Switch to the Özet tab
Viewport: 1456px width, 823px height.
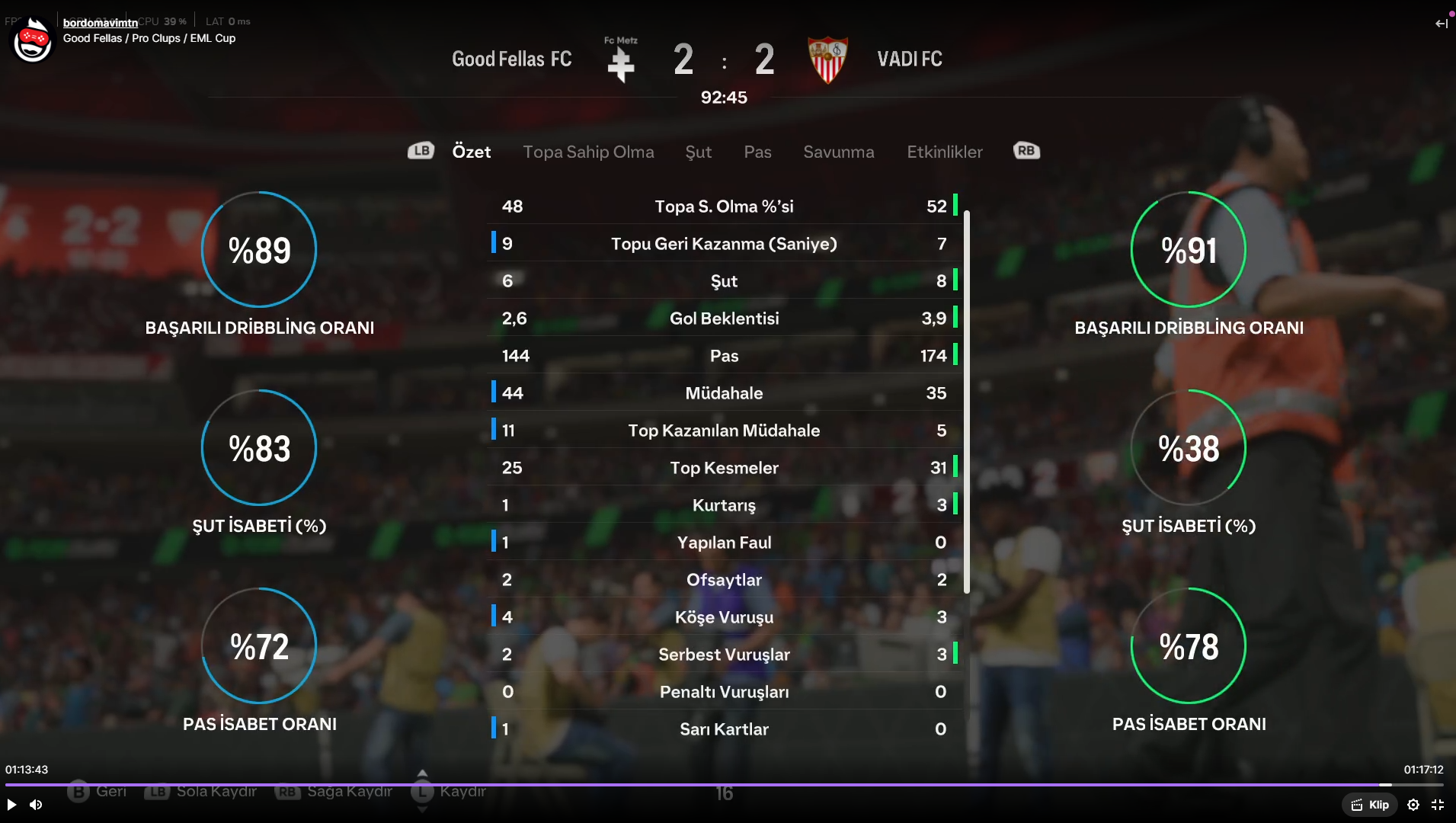point(471,152)
